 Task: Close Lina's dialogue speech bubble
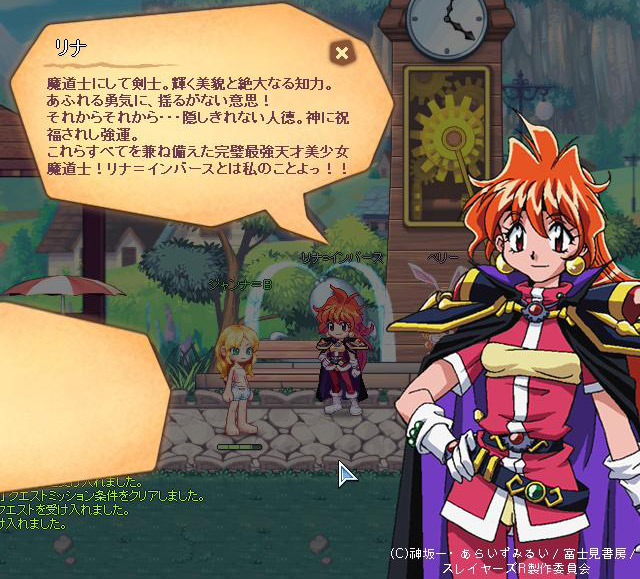click(342, 53)
